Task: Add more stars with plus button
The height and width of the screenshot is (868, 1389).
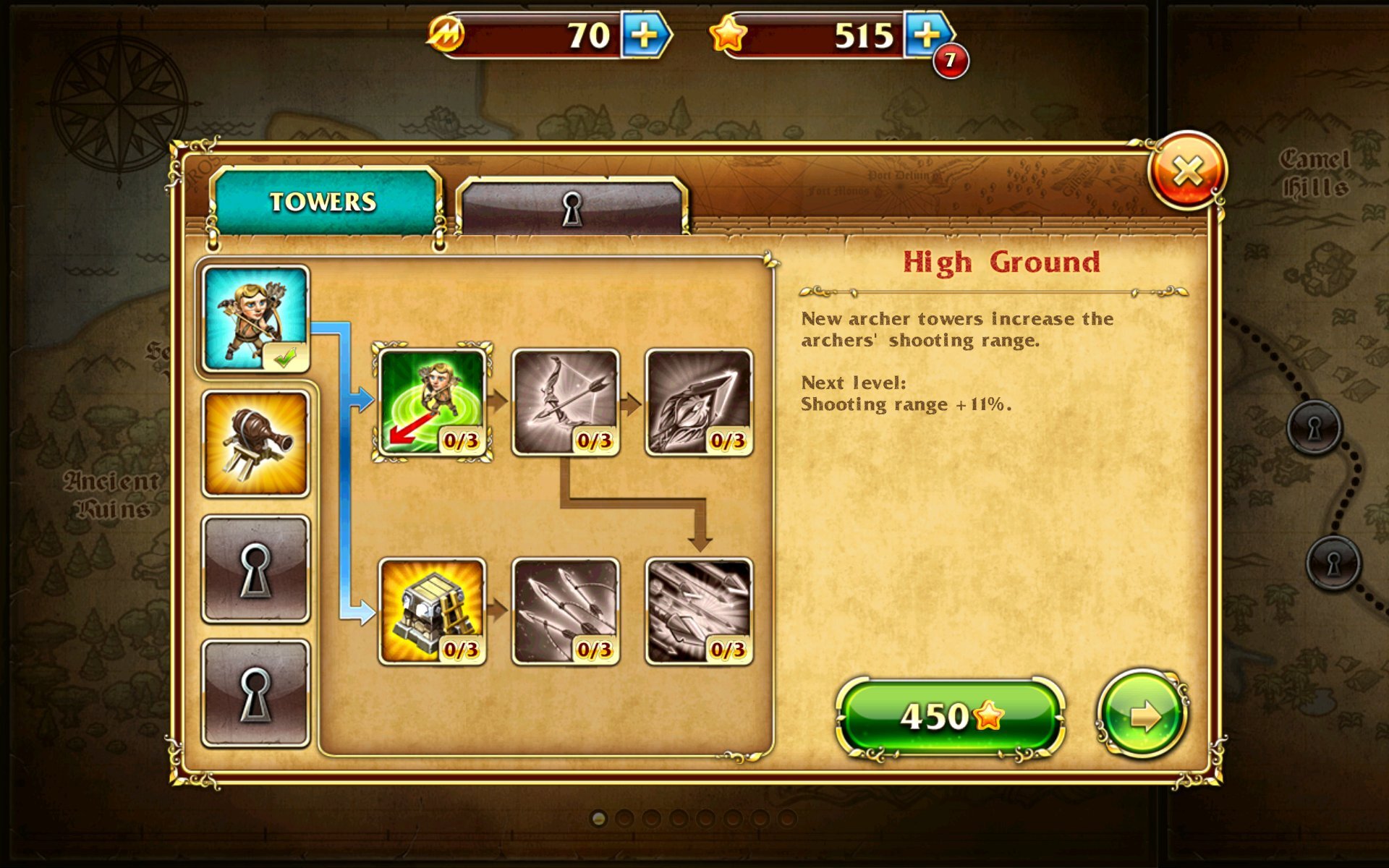Action: pos(928,35)
